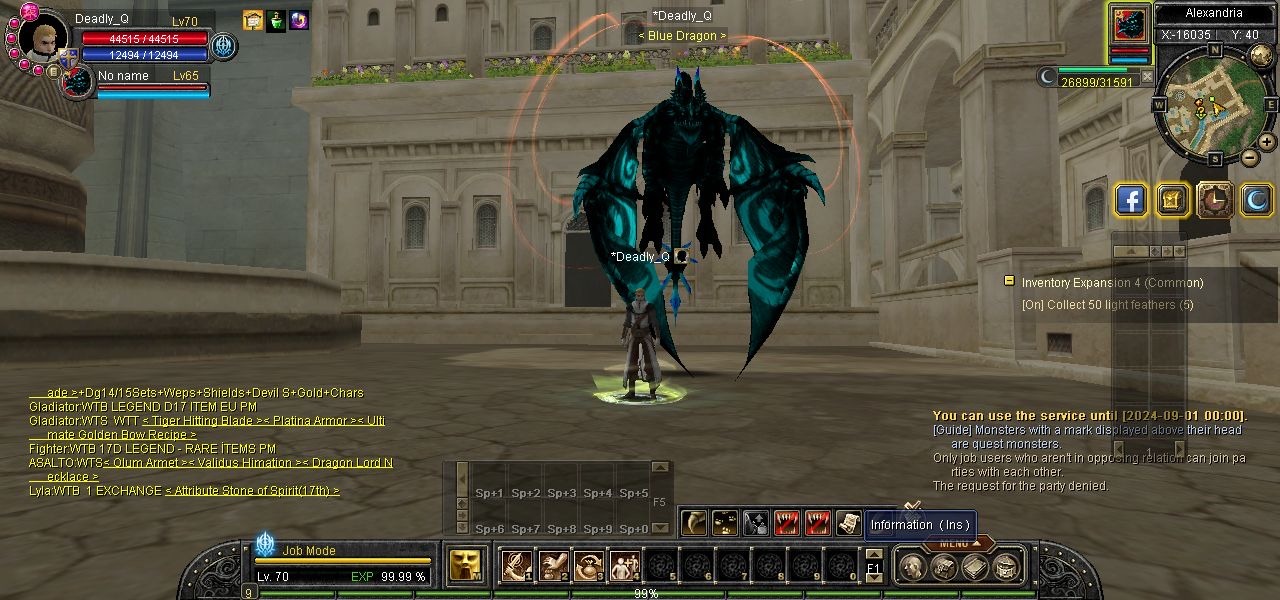Open the character head menu button
The width and height of the screenshot is (1280, 600).
[911, 568]
